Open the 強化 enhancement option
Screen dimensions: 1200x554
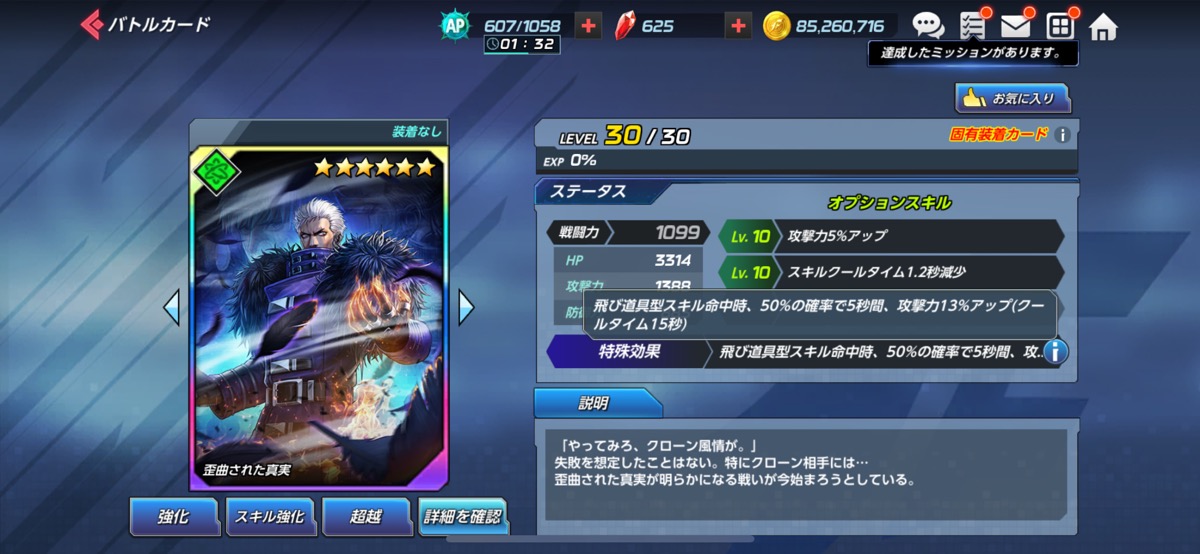173,516
